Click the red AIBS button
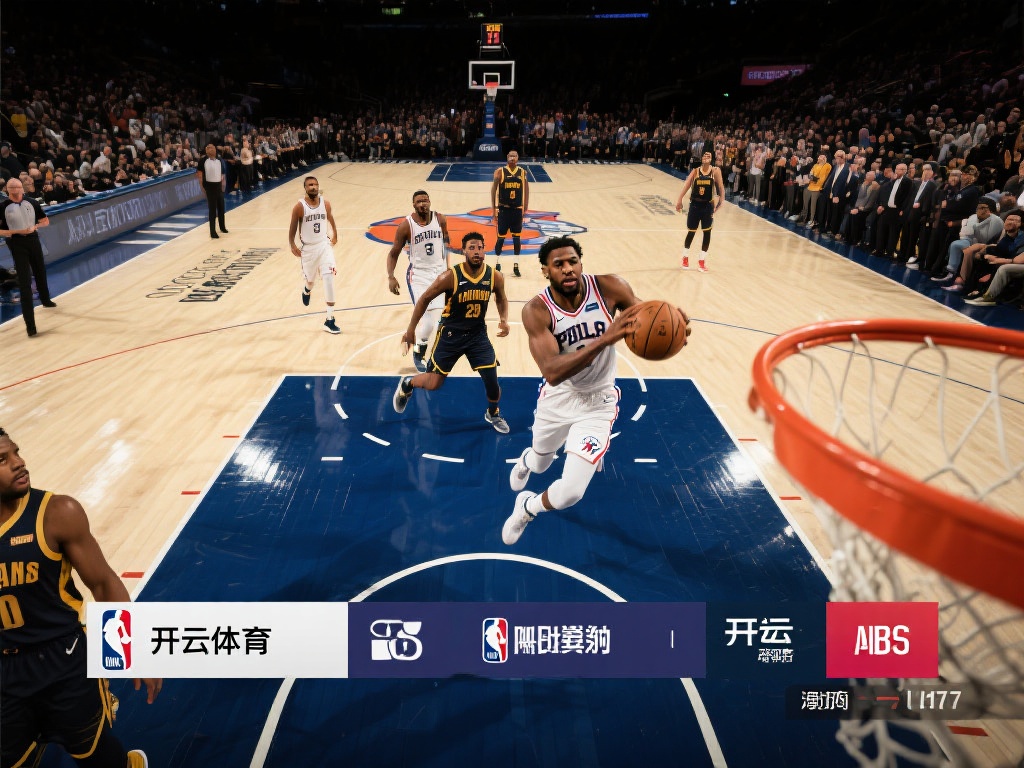This screenshot has width=1024, height=768. tap(881, 640)
